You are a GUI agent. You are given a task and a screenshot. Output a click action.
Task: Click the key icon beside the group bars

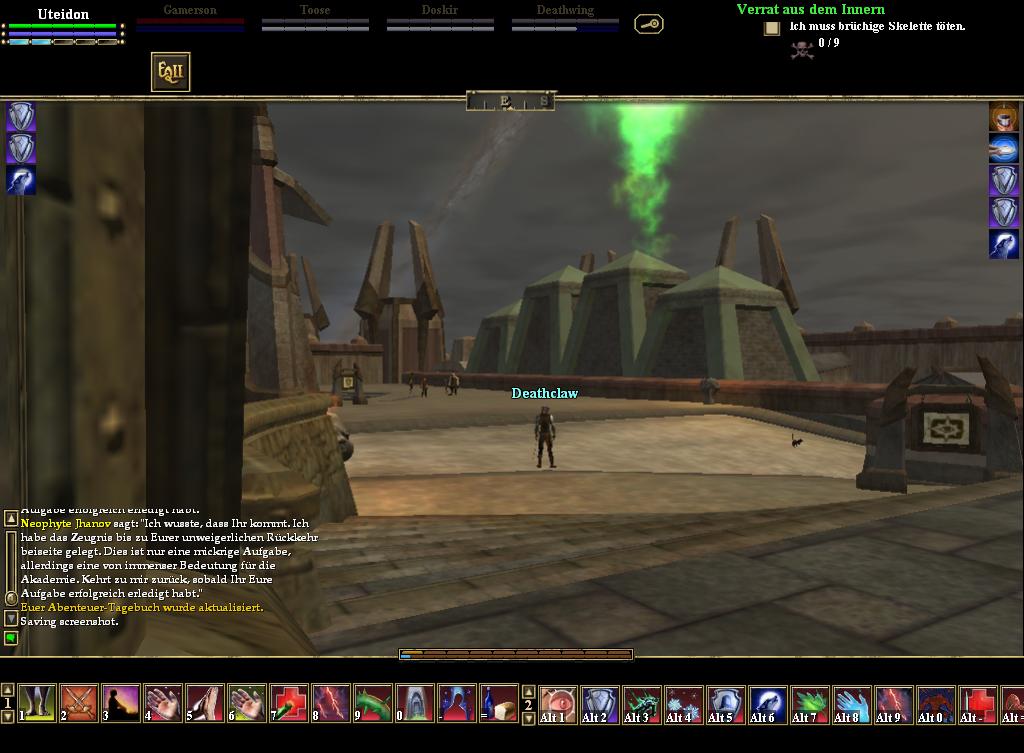coord(649,24)
